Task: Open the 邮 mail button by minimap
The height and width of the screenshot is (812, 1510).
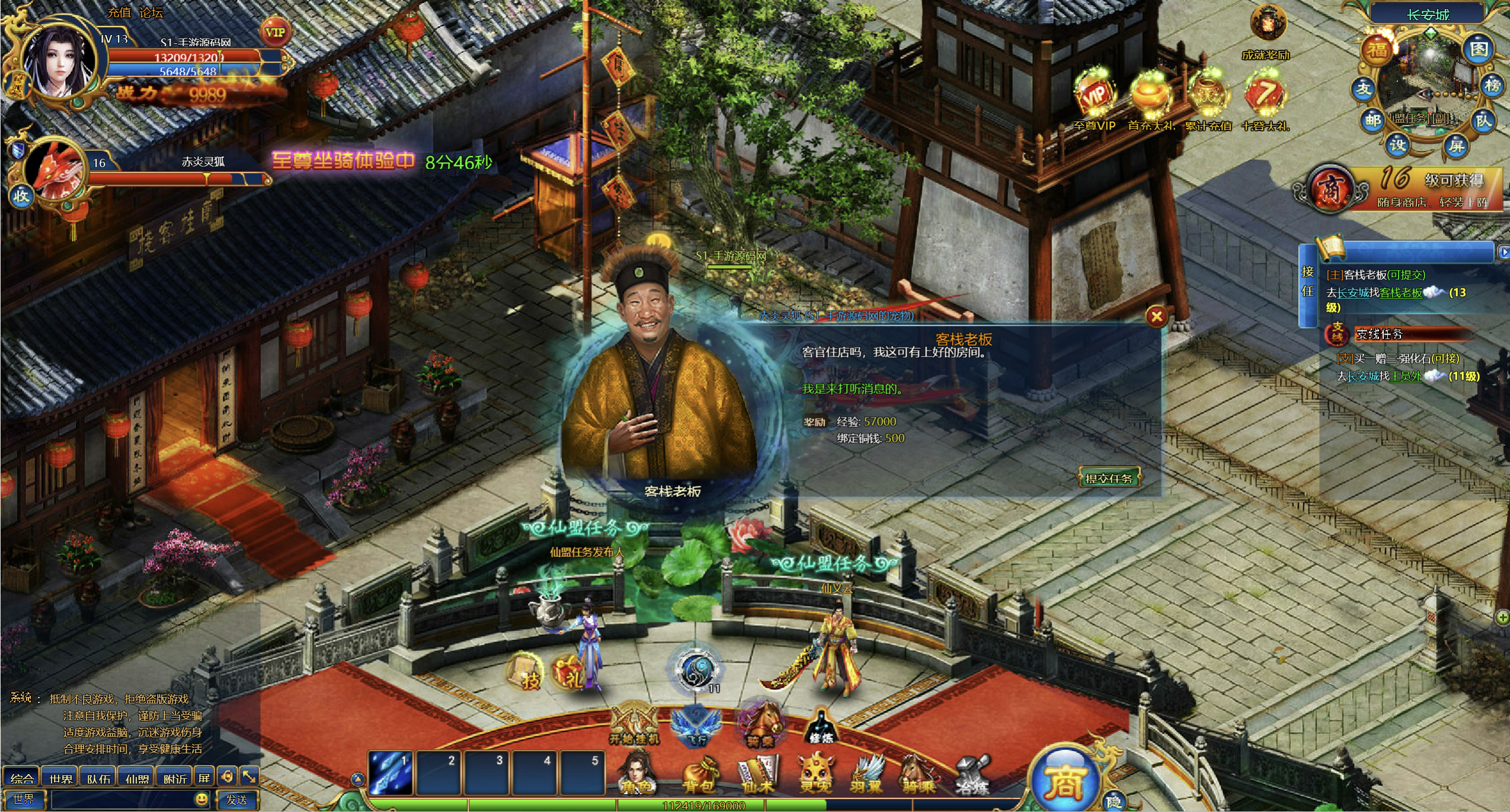Action: 1373,121
